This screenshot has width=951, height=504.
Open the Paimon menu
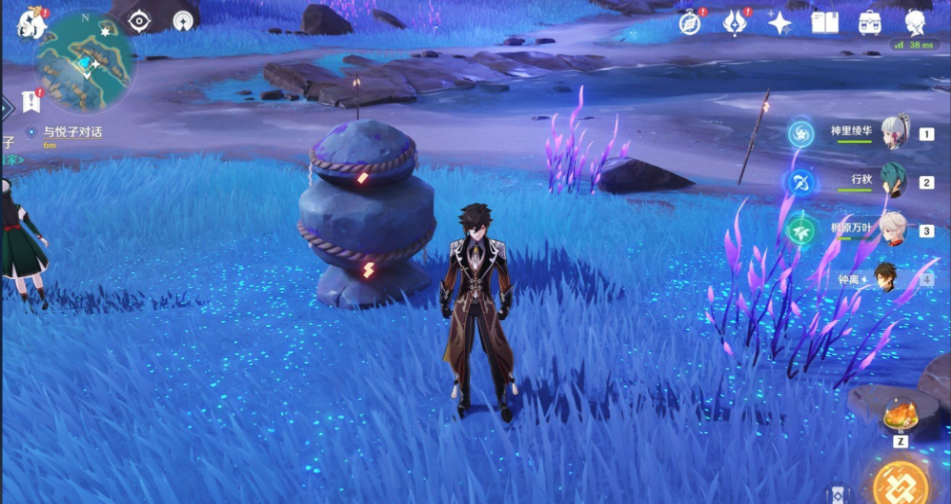(x=28, y=22)
